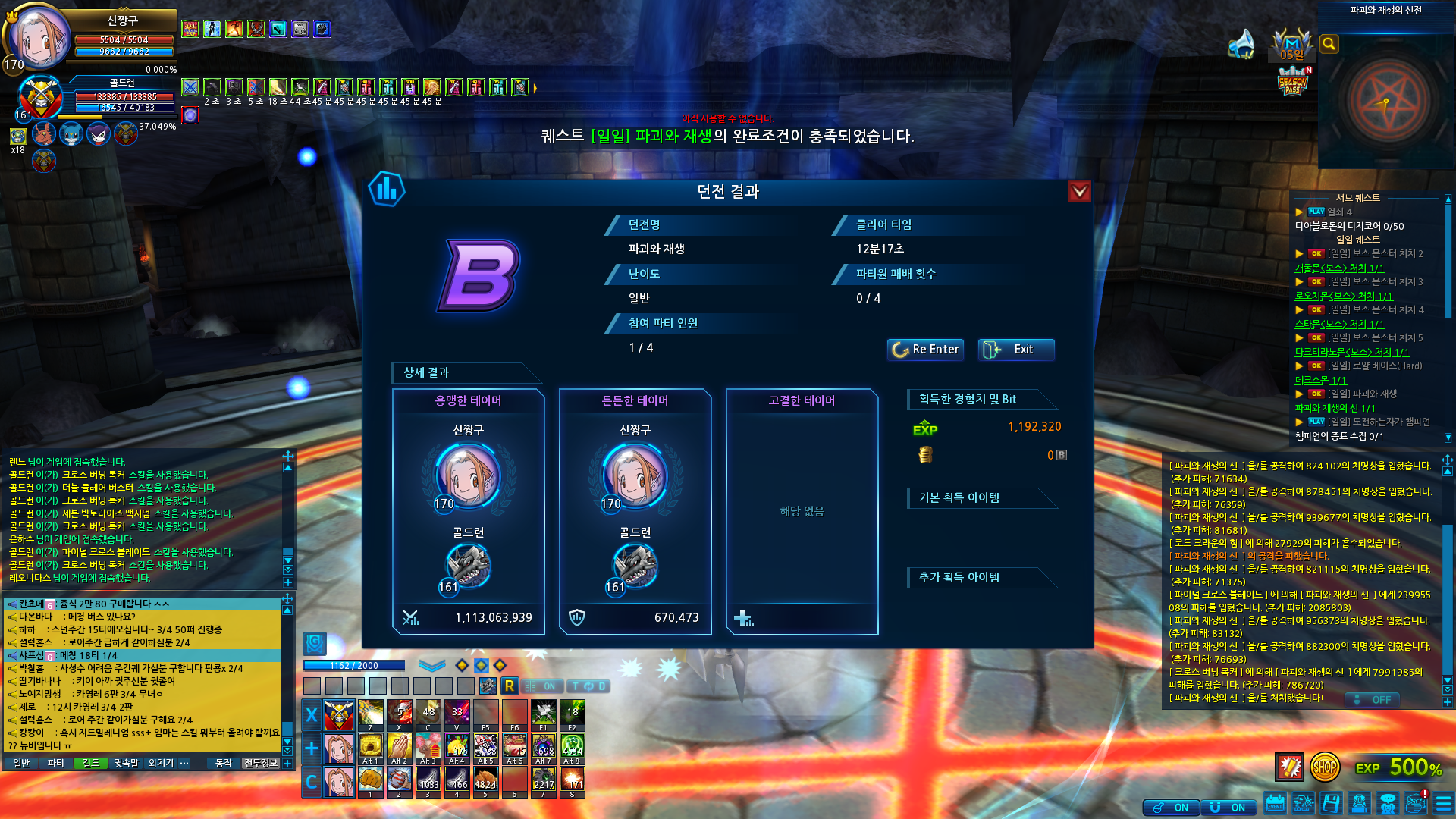Zoom the minimap with the magnifier button
This screenshot has height=819, width=1456.
pyautogui.click(x=1329, y=44)
